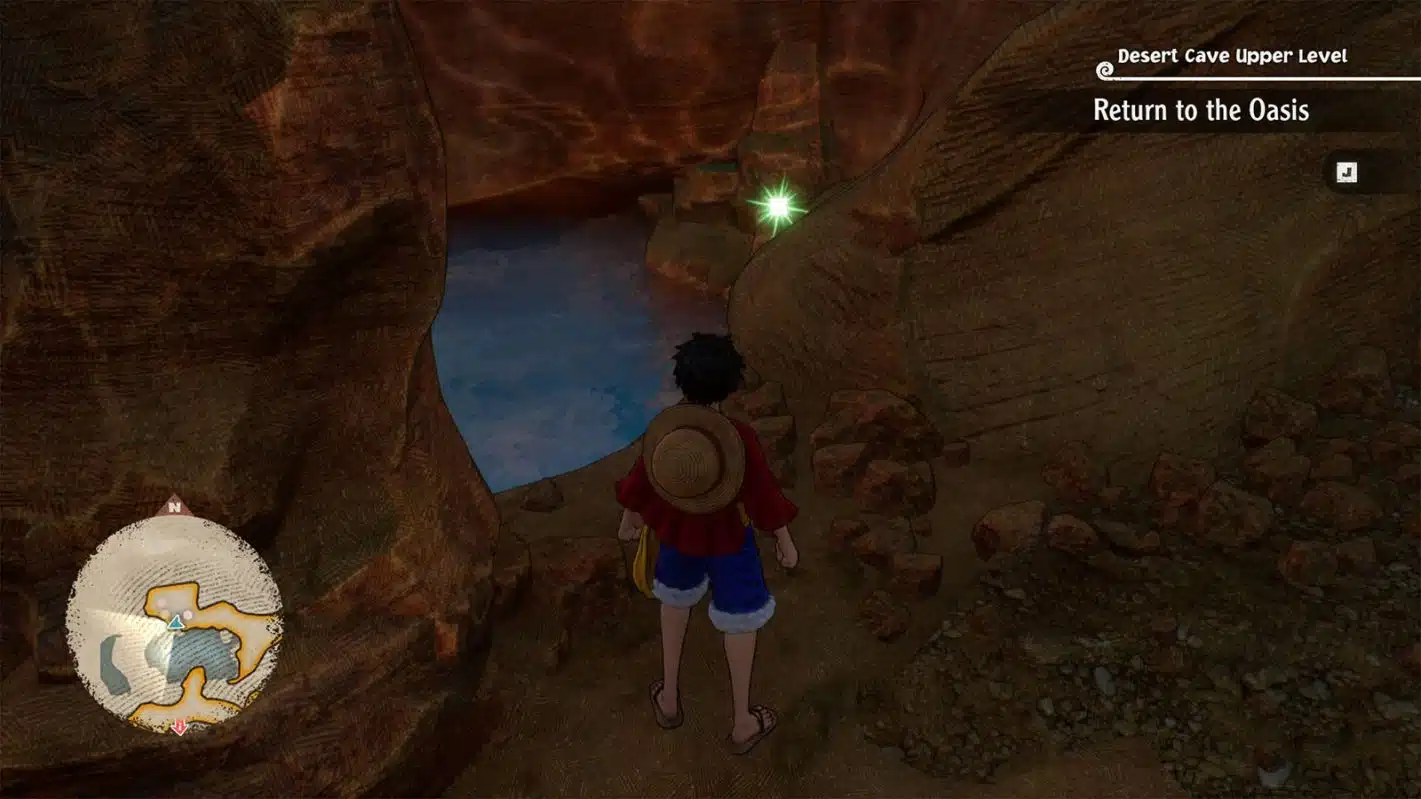The image size is (1421, 799).
Task: Click the red objective arrow on the minimap
Action: (180, 727)
